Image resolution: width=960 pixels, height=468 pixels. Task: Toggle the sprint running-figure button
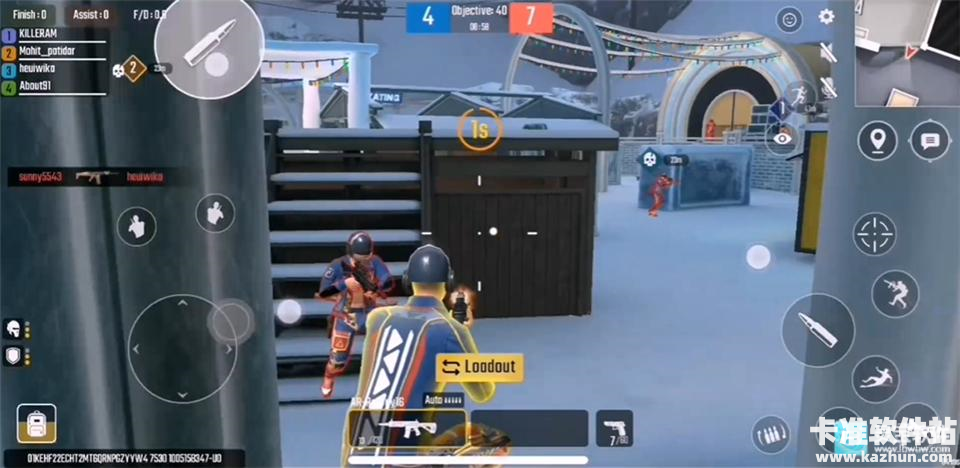(797, 96)
